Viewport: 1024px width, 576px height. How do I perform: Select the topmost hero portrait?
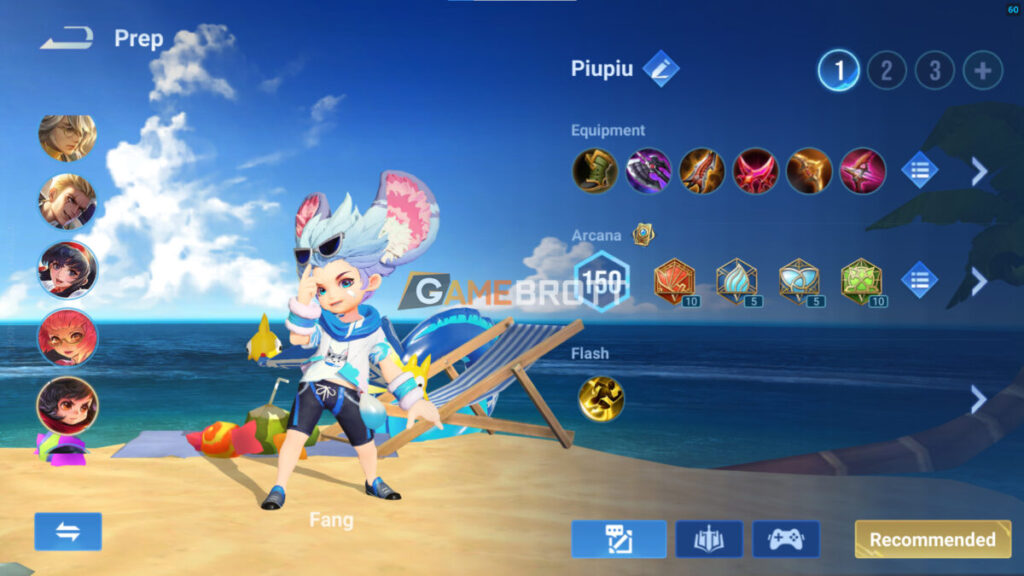coord(68,137)
